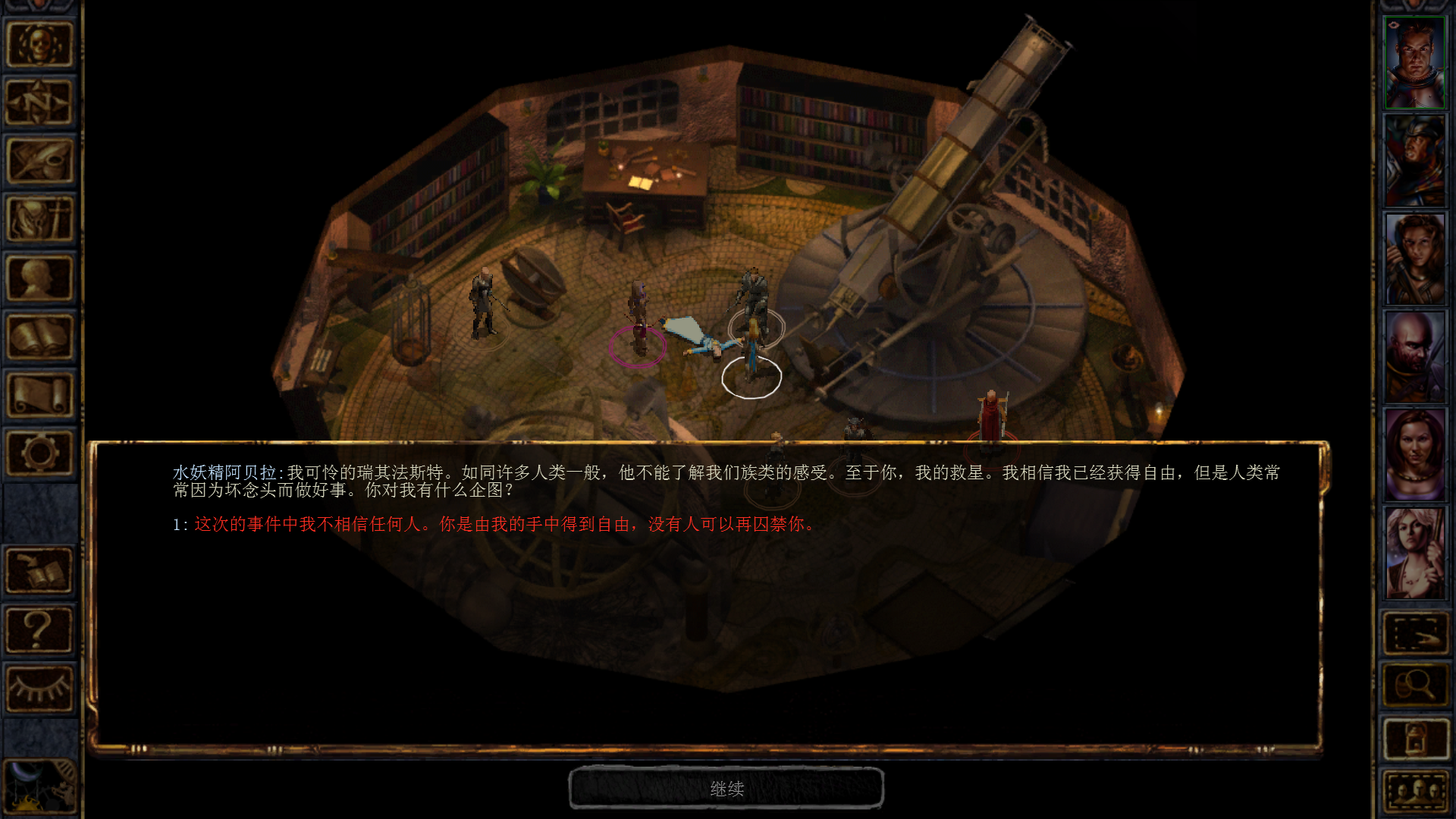Open the area map via compass icon
Screen dimensions: 1456x819
coord(39,102)
